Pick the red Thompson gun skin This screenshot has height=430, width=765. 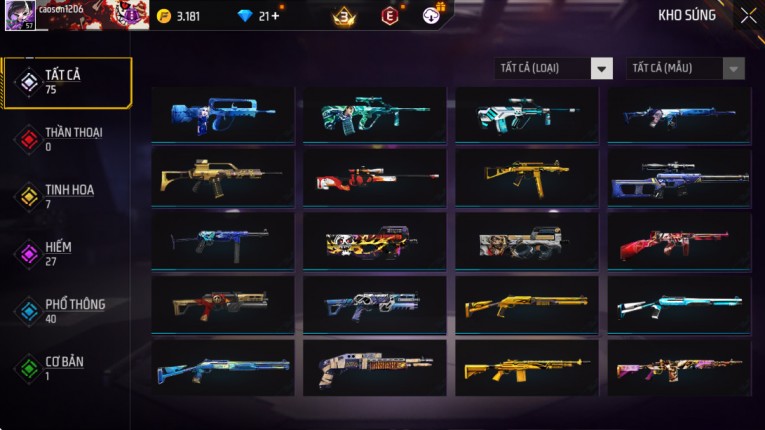(x=679, y=240)
